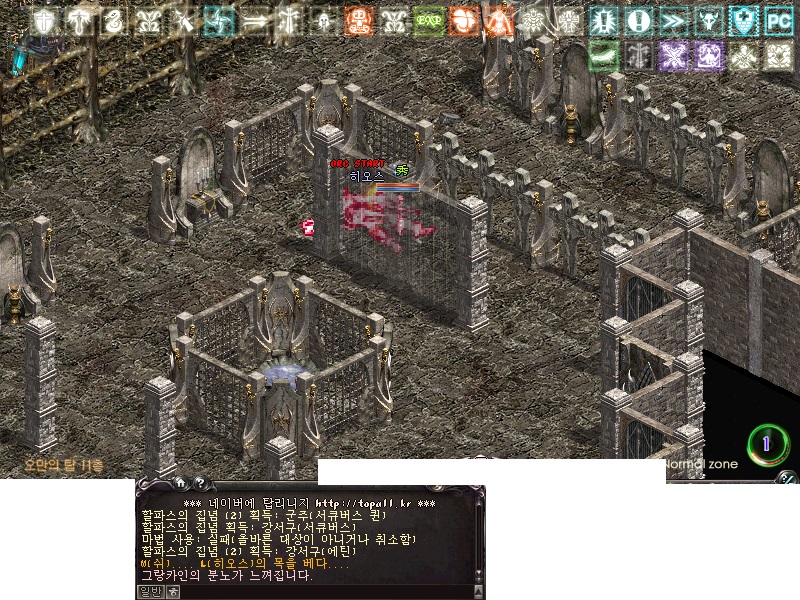Click the shield with cross buff icon
This screenshot has width=800, height=600.
44,20
